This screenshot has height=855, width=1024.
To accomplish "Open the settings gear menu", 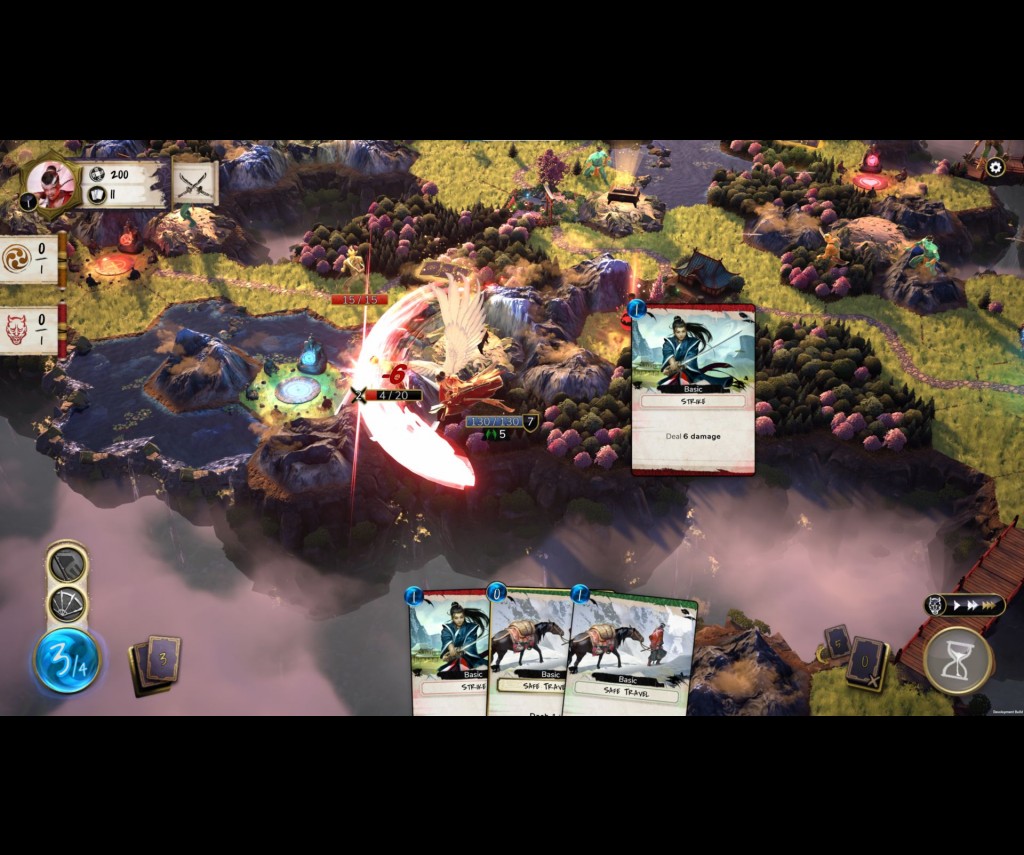I will click(x=995, y=168).
